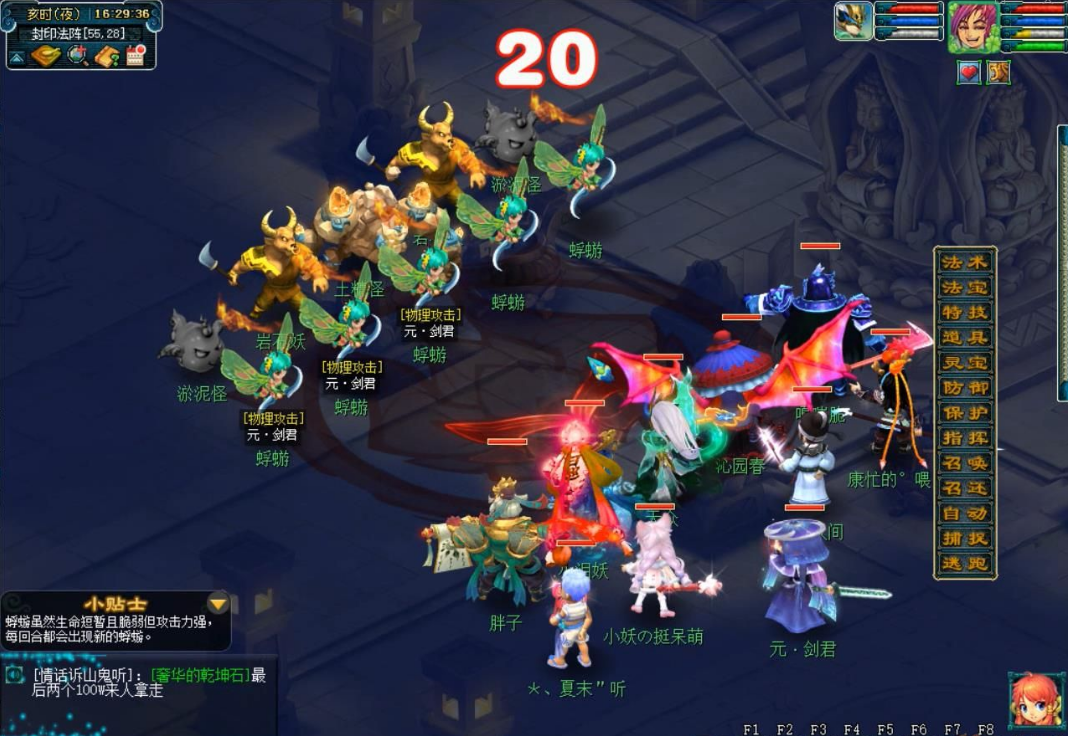1068x736 pixels.
Task: Open the world map magnifier icon
Action: [76, 56]
